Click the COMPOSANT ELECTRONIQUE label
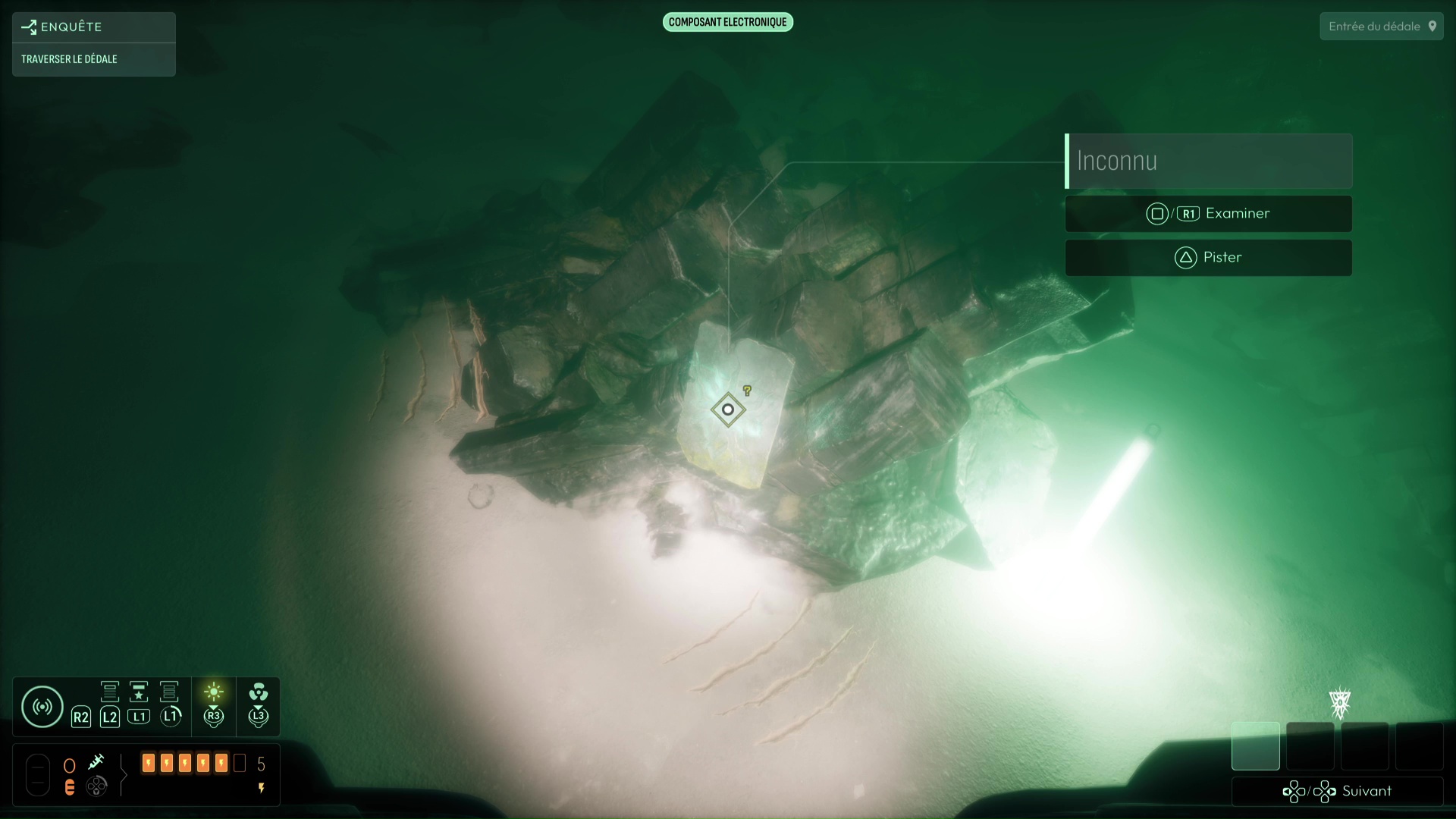 [727, 22]
